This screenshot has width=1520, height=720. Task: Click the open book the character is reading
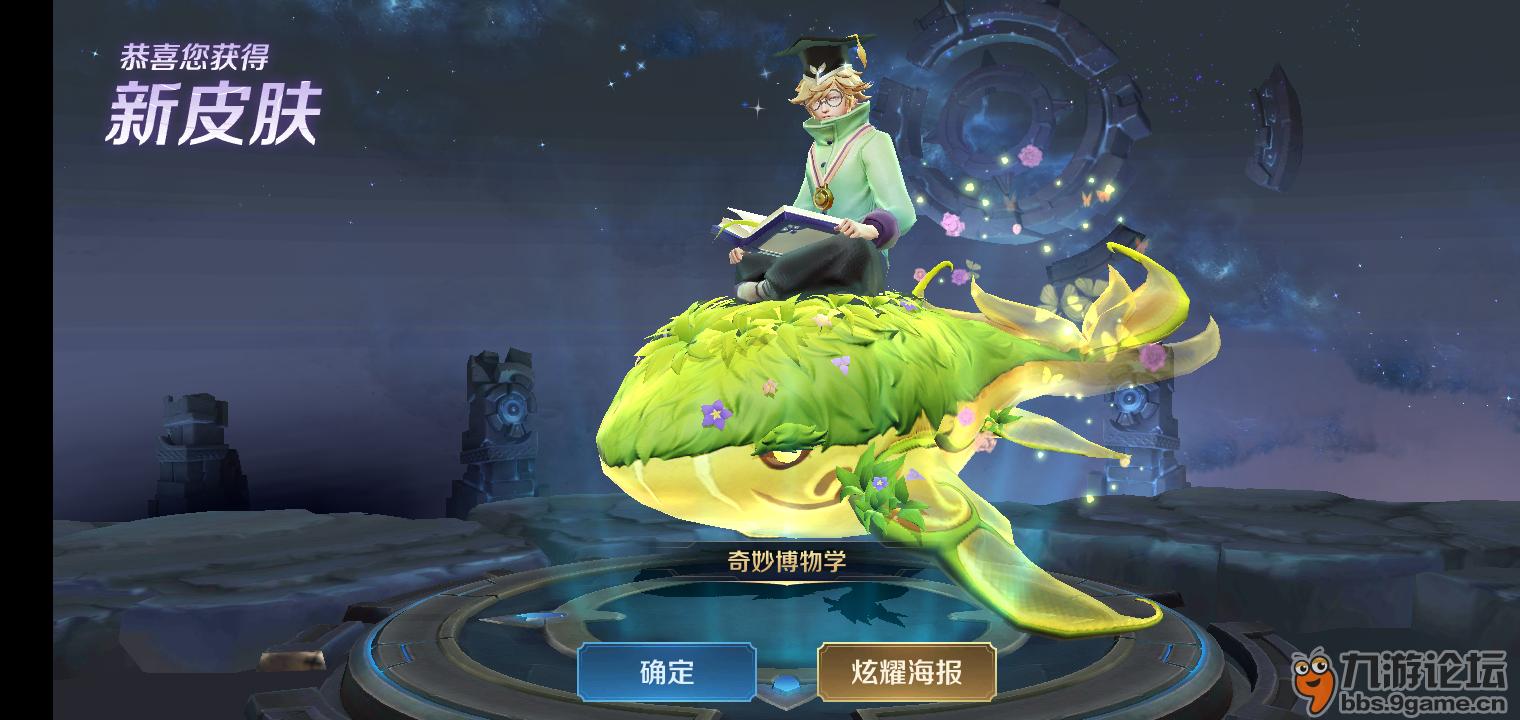click(775, 227)
